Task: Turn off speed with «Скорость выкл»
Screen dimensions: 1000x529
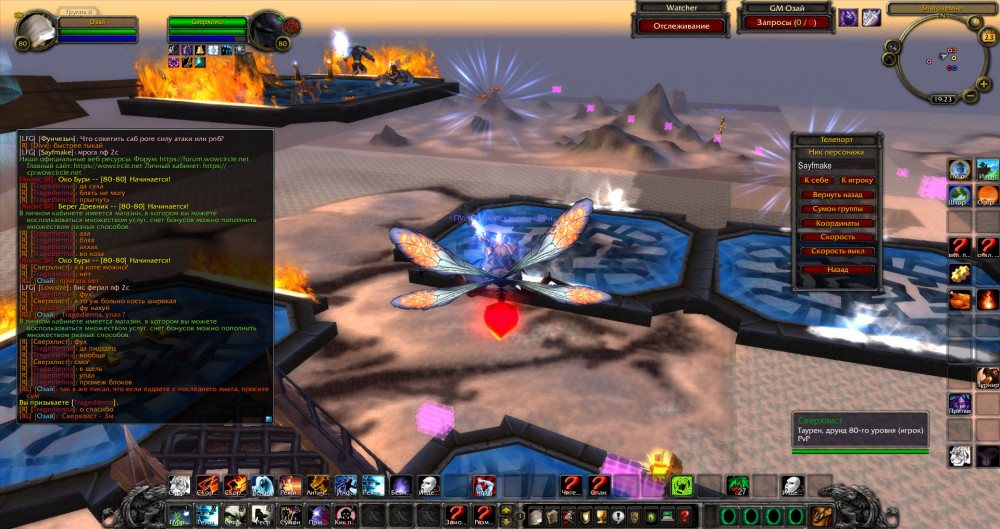Action: tap(837, 251)
